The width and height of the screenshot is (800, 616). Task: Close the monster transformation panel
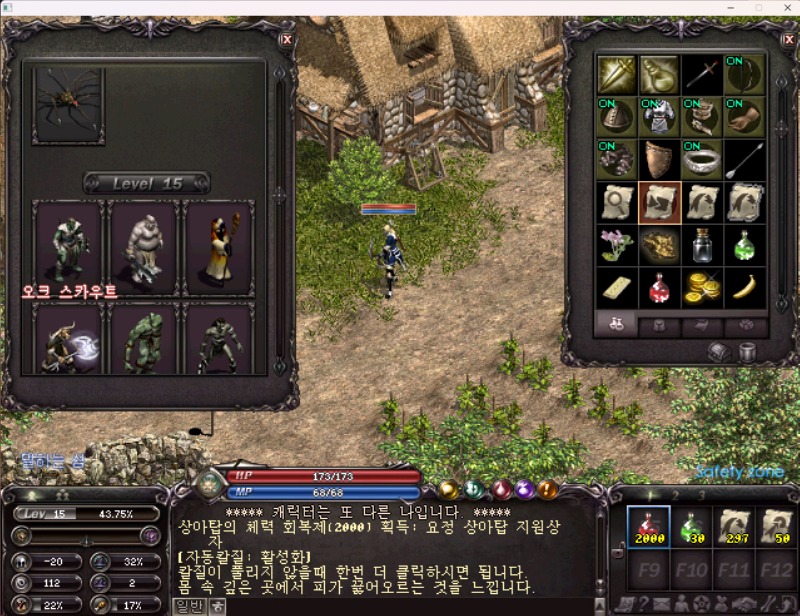[x=287, y=39]
